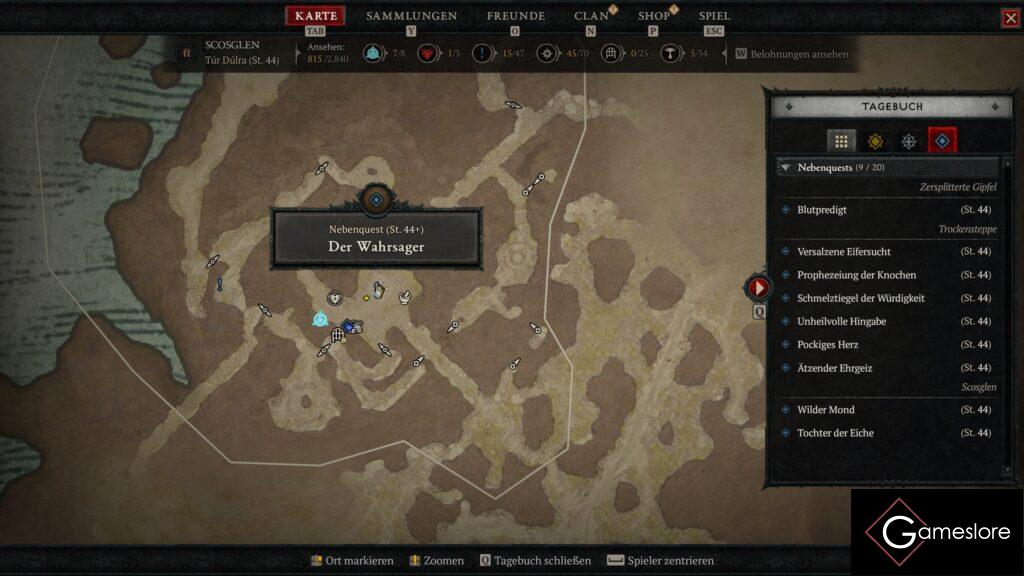Collapse the journal with the red arrow button
1024x576 pixels.
coord(759,288)
